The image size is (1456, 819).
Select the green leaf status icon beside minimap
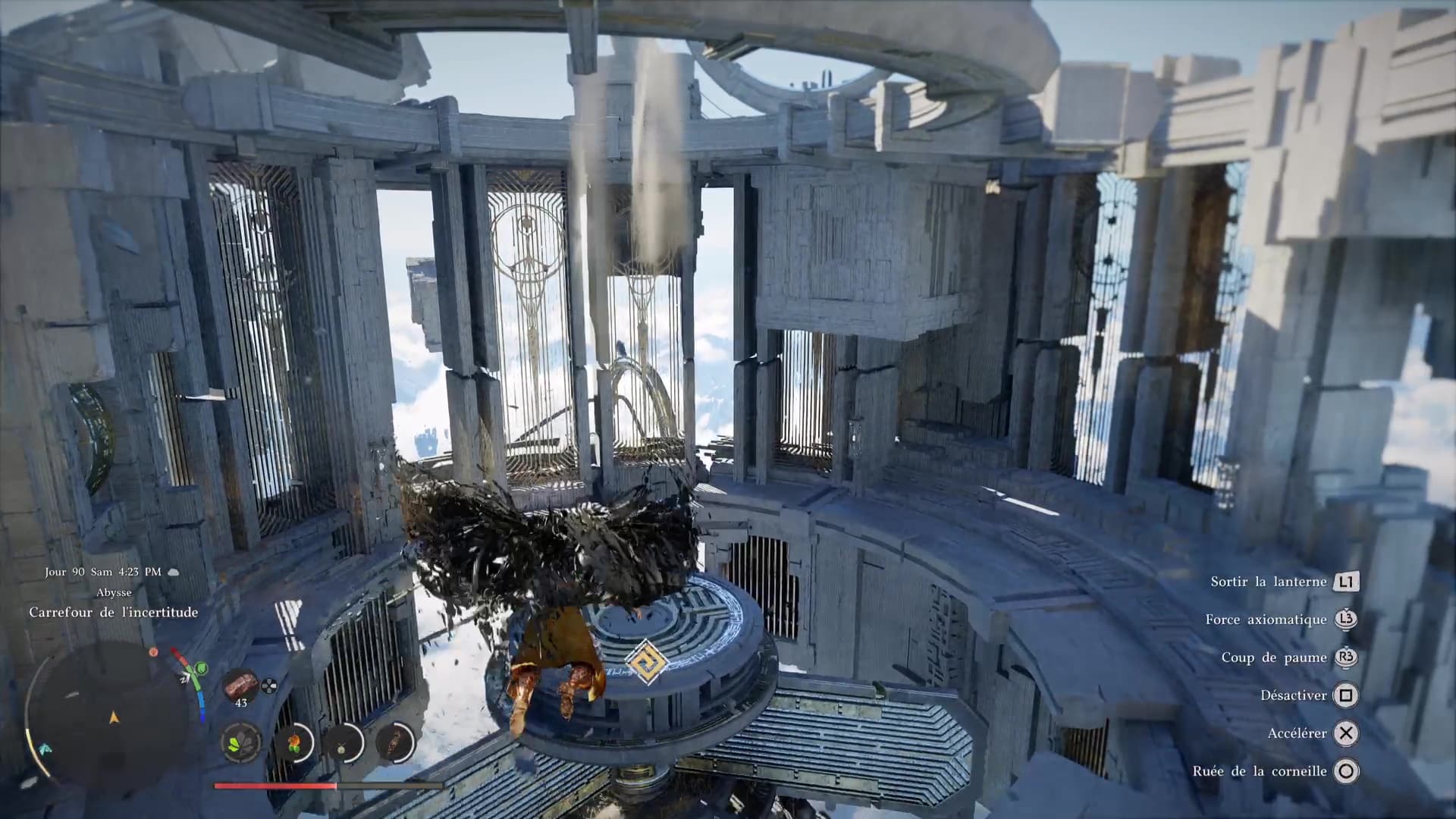[x=201, y=669]
